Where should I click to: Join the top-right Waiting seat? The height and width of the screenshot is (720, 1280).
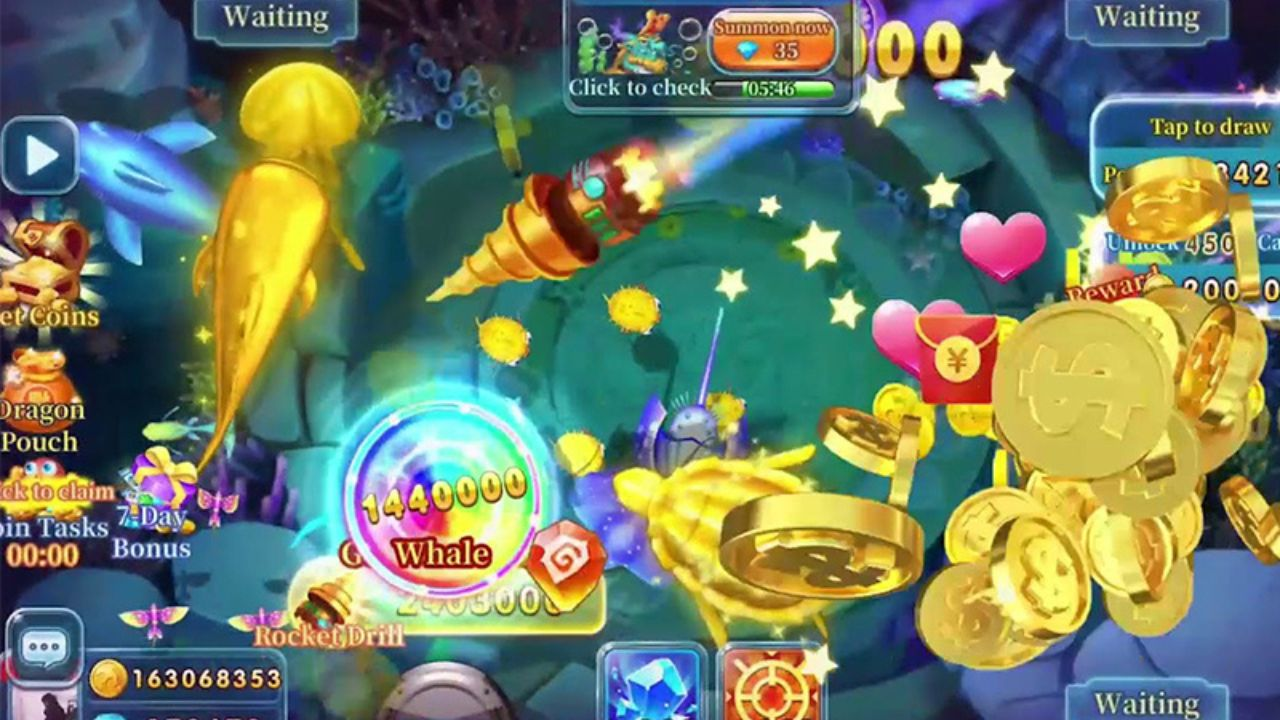tap(1146, 17)
